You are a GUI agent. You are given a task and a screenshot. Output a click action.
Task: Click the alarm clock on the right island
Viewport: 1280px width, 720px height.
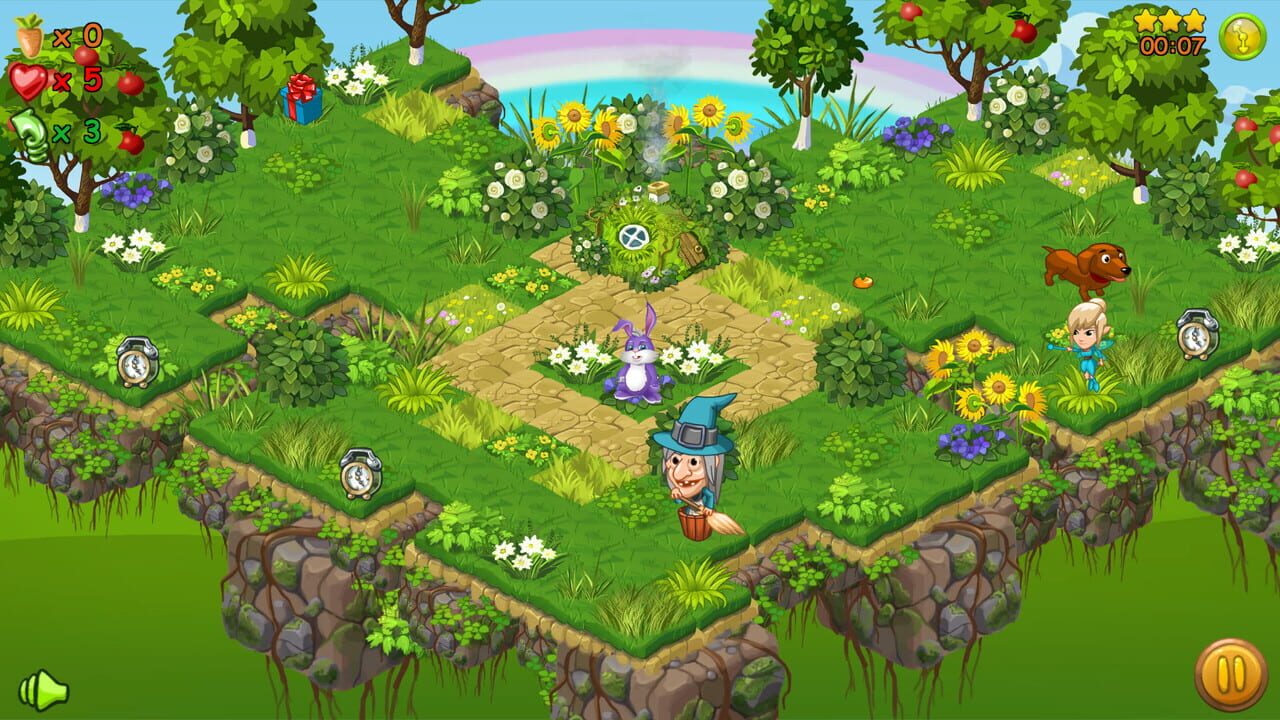(x=1196, y=334)
